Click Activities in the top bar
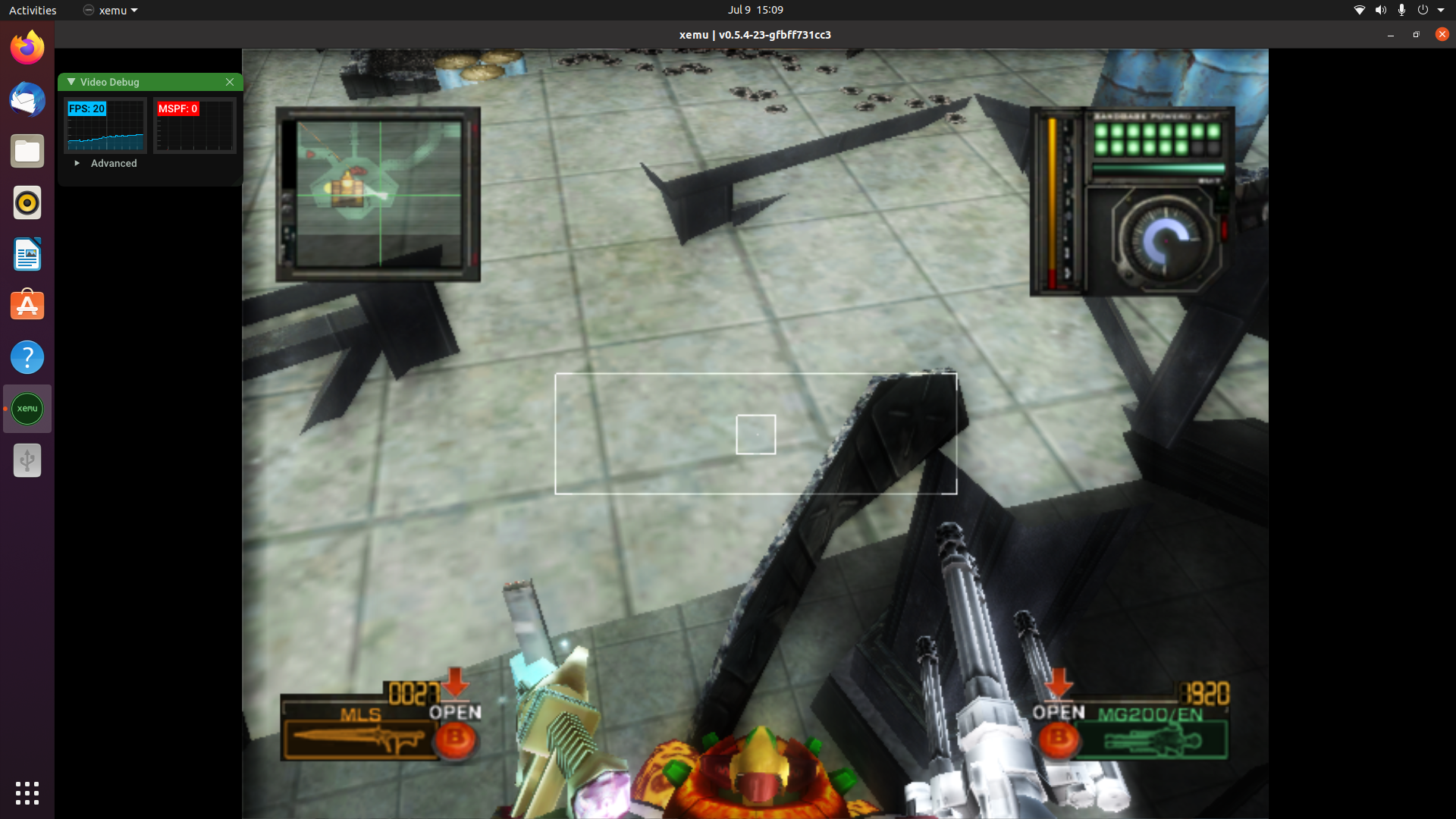 pos(32,10)
